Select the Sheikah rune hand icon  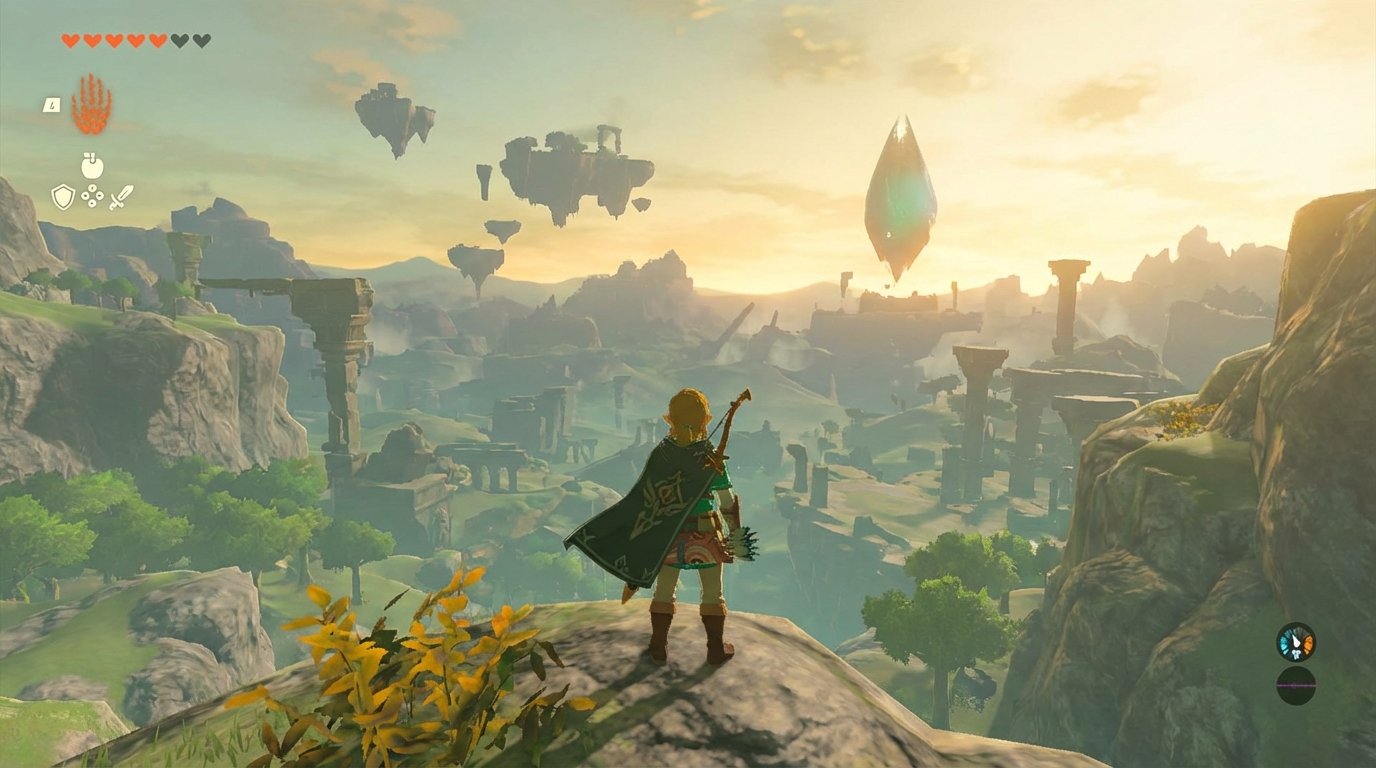point(89,103)
